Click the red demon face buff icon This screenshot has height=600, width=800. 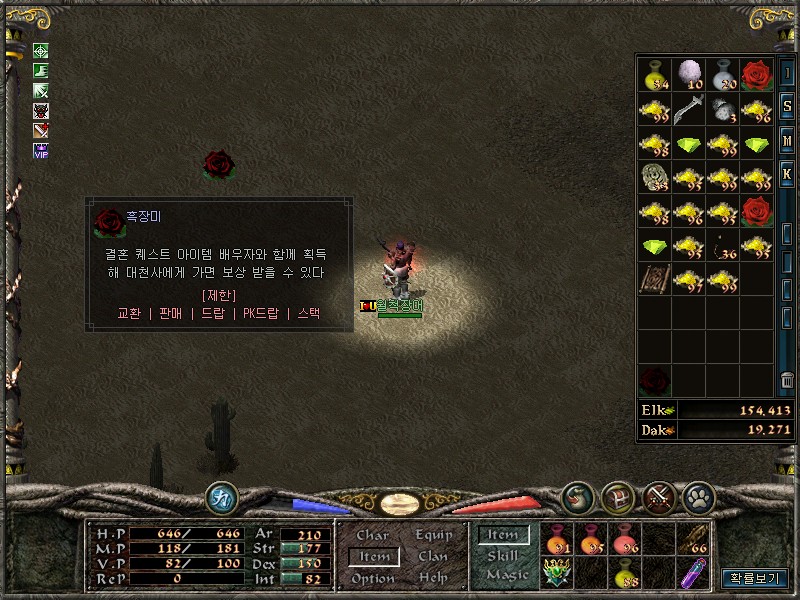pos(41,111)
